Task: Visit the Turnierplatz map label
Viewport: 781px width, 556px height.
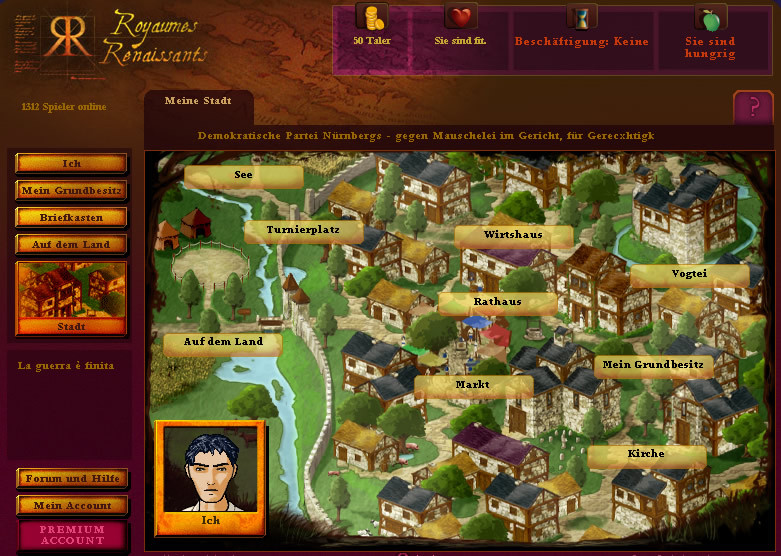Action: 304,230
